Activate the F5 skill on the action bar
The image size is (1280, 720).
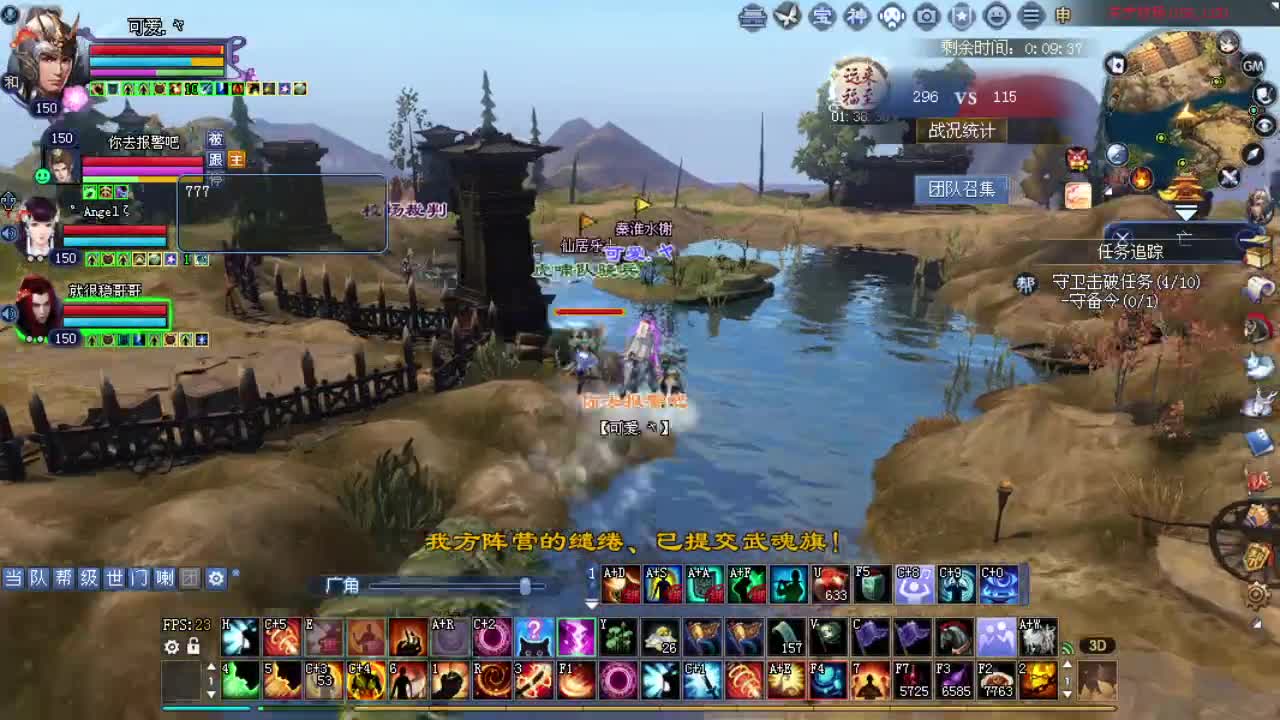click(x=872, y=584)
